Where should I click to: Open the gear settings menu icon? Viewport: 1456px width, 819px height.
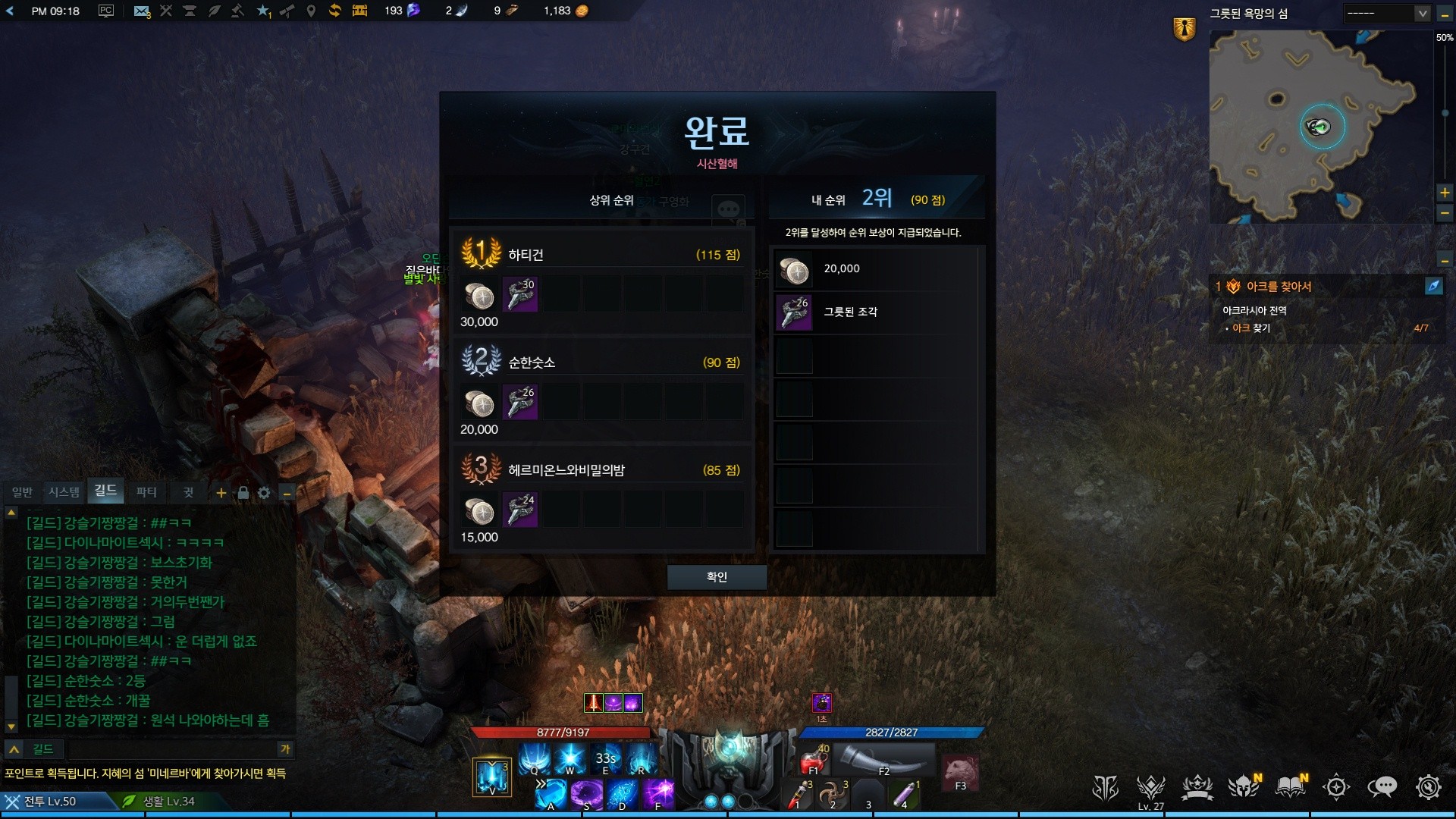click(1428, 787)
